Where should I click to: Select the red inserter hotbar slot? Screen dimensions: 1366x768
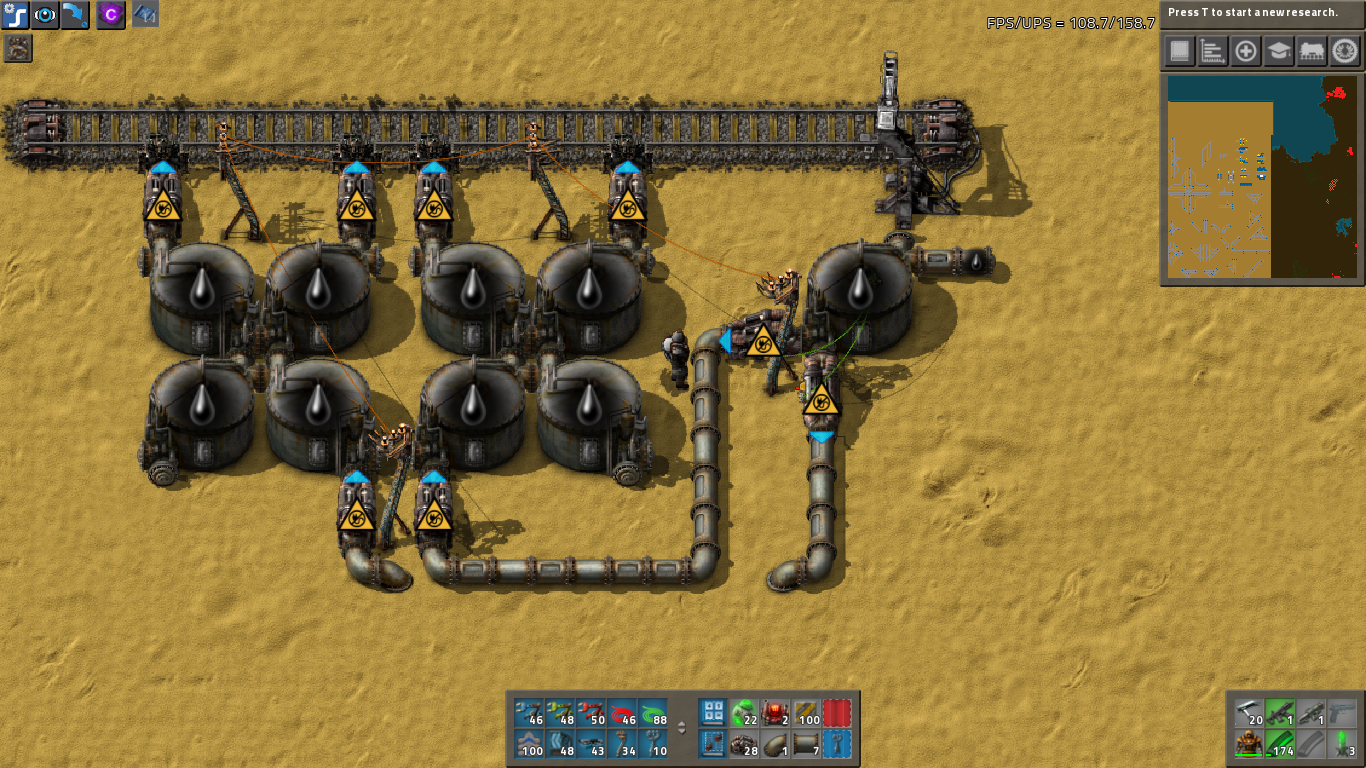[x=591, y=714]
